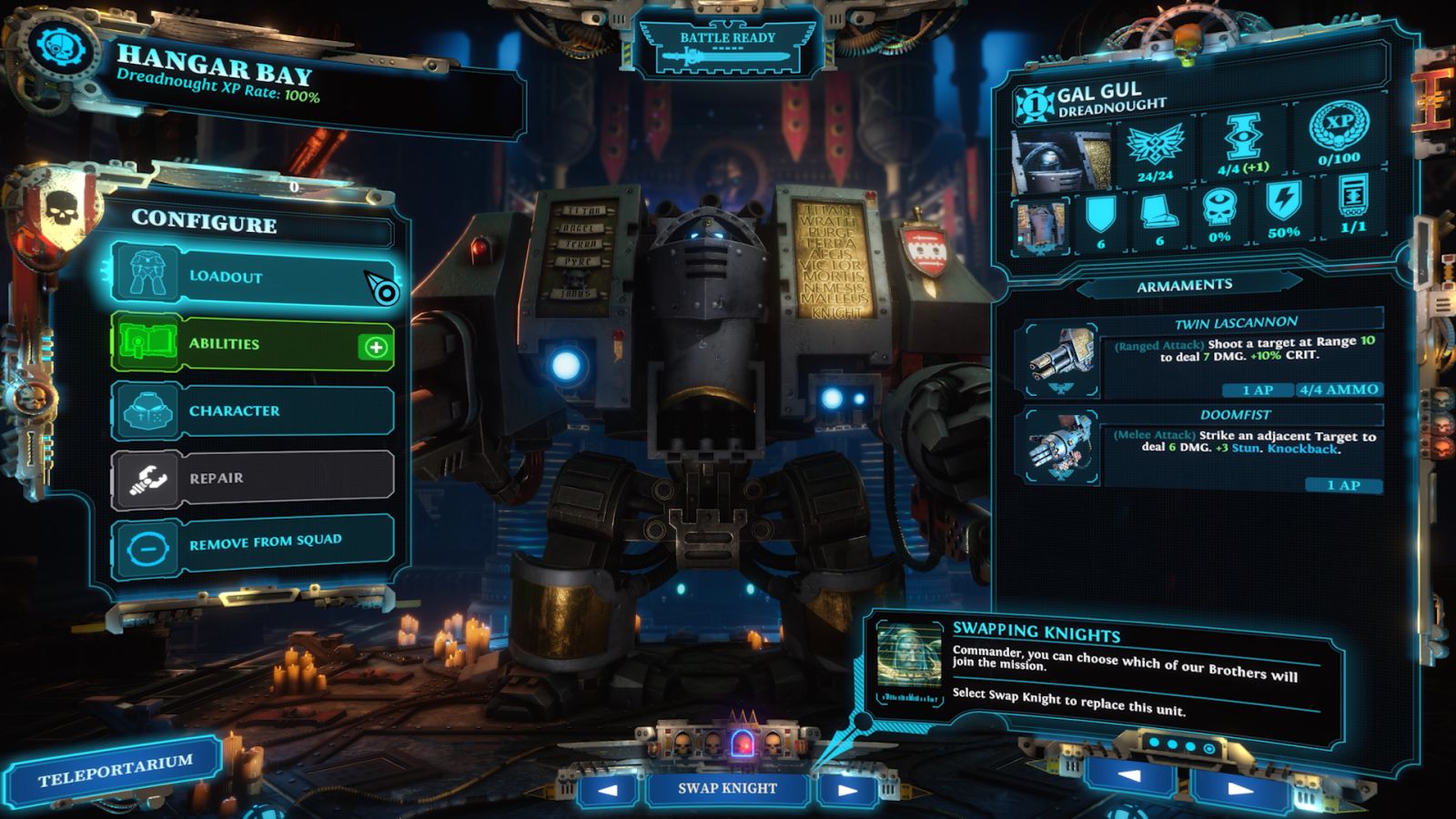Screen dimensions: 1456x819
Task: Go back in tutorial with left arrow
Action: coord(1129,776)
